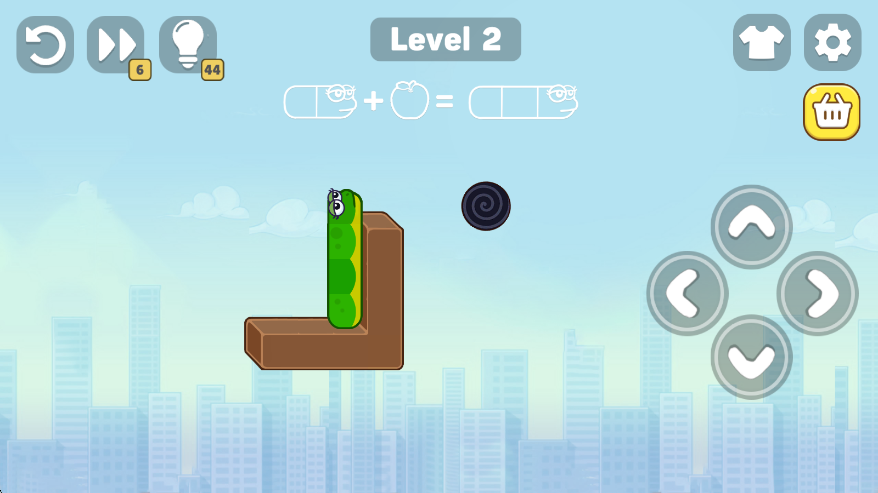
Task: Move the worm with the up arrow
Action: (x=752, y=226)
